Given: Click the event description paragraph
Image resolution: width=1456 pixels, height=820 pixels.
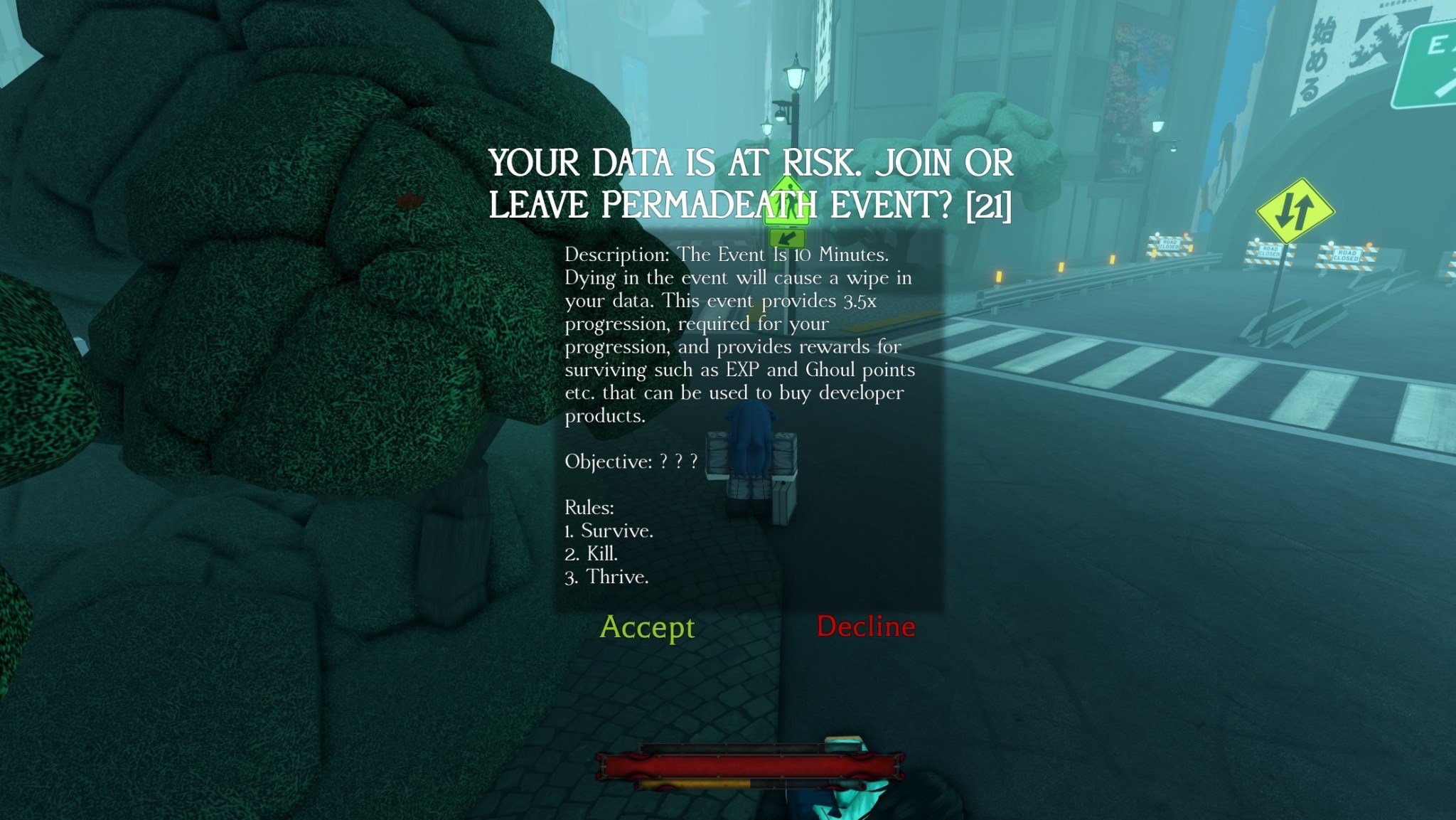Looking at the screenshot, I should point(739,334).
